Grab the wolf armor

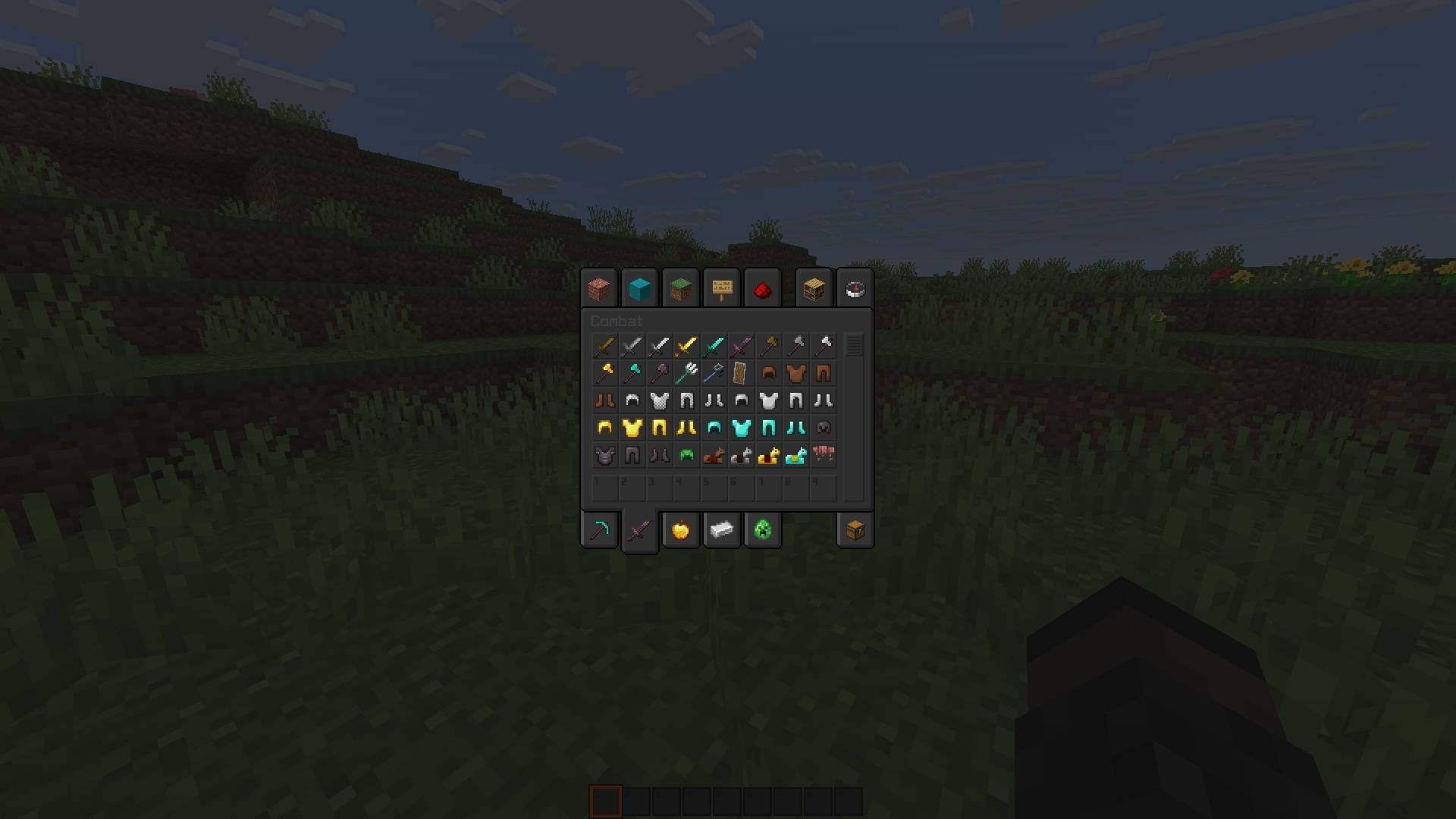824,455
